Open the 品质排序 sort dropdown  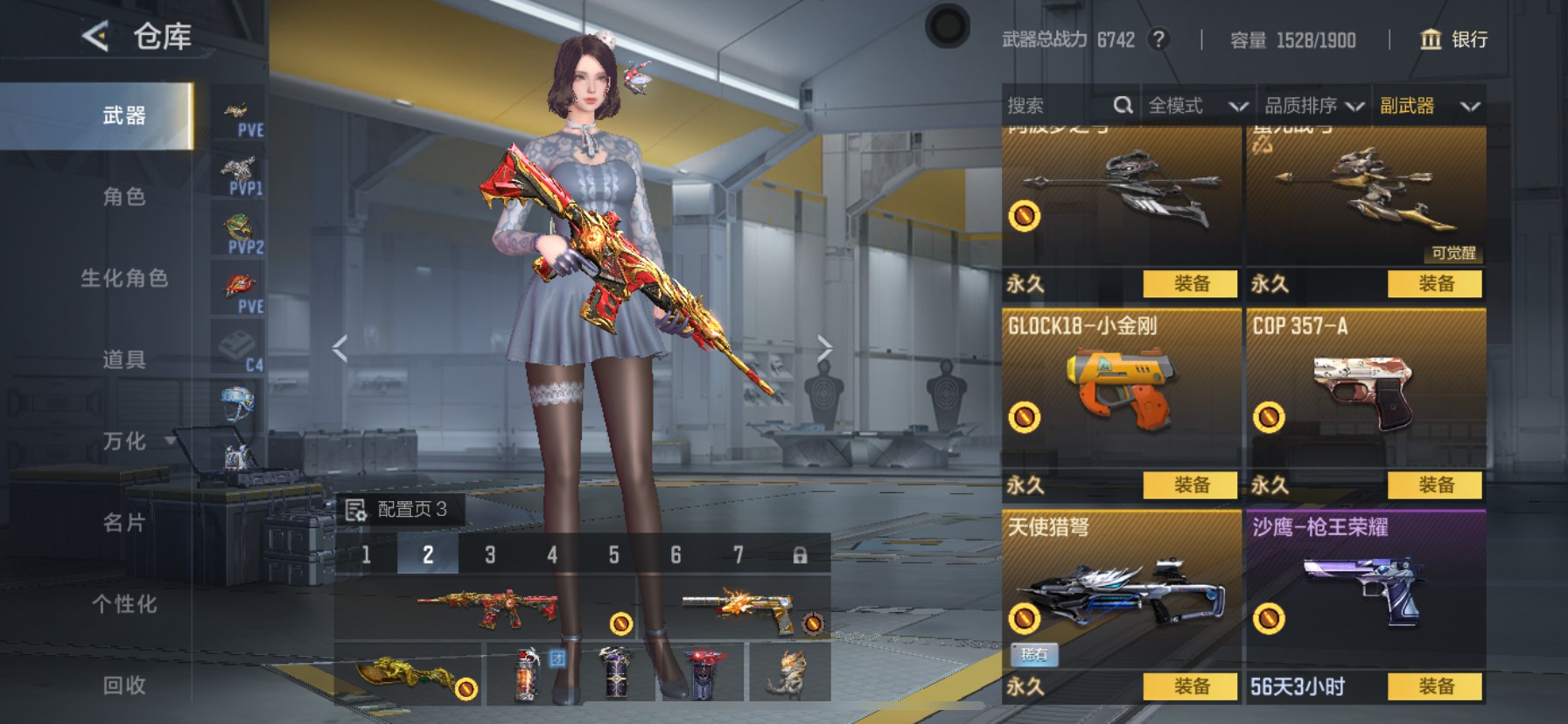coord(1313,106)
